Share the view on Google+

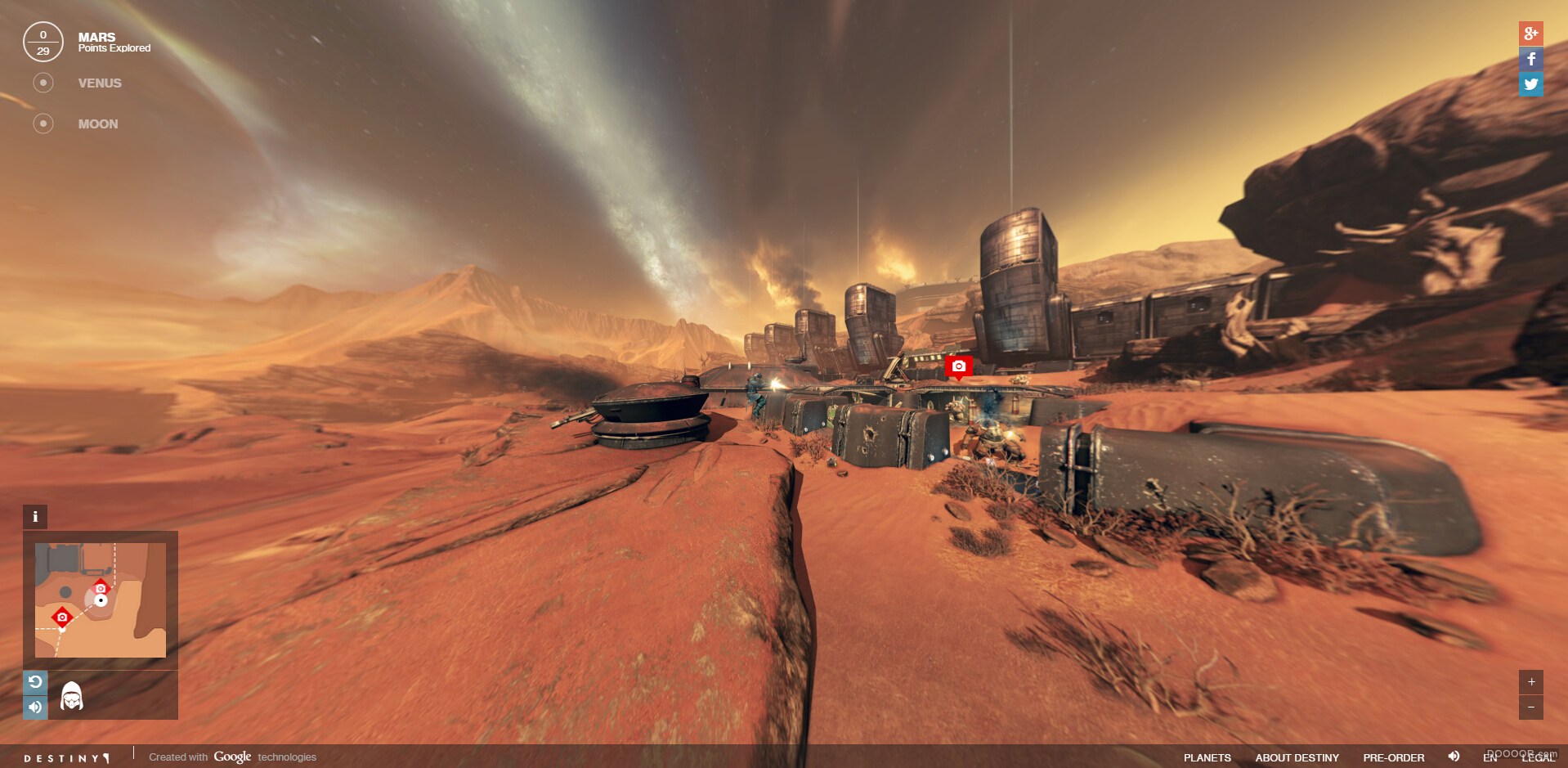click(x=1532, y=33)
